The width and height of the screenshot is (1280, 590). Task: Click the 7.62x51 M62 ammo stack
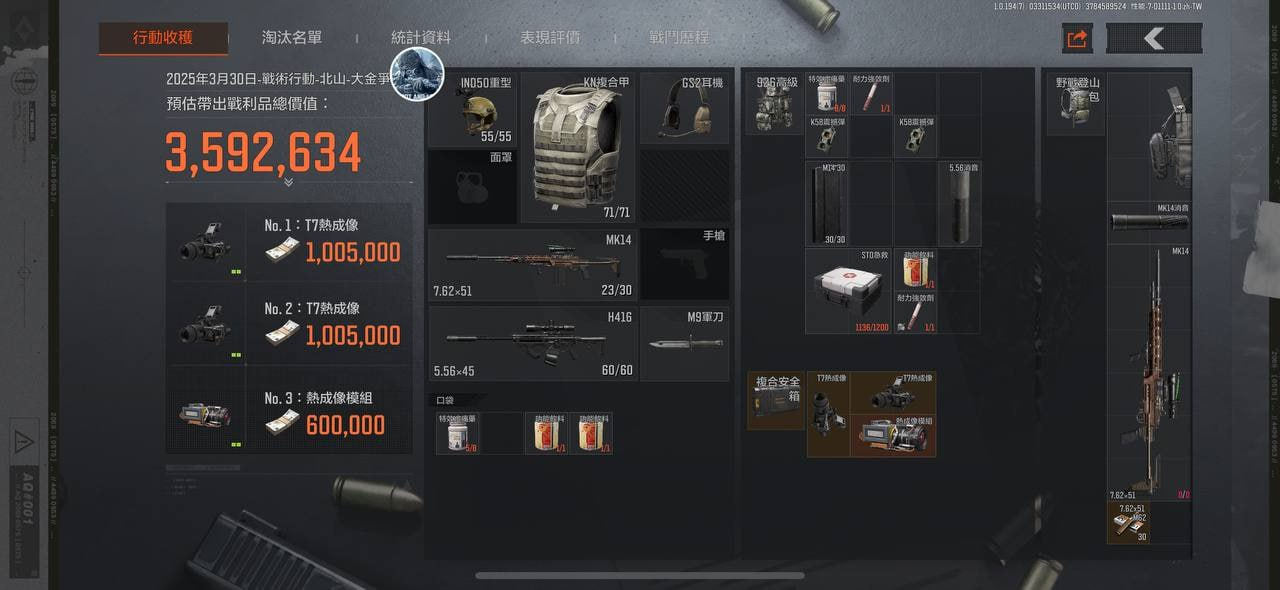tap(1127, 522)
